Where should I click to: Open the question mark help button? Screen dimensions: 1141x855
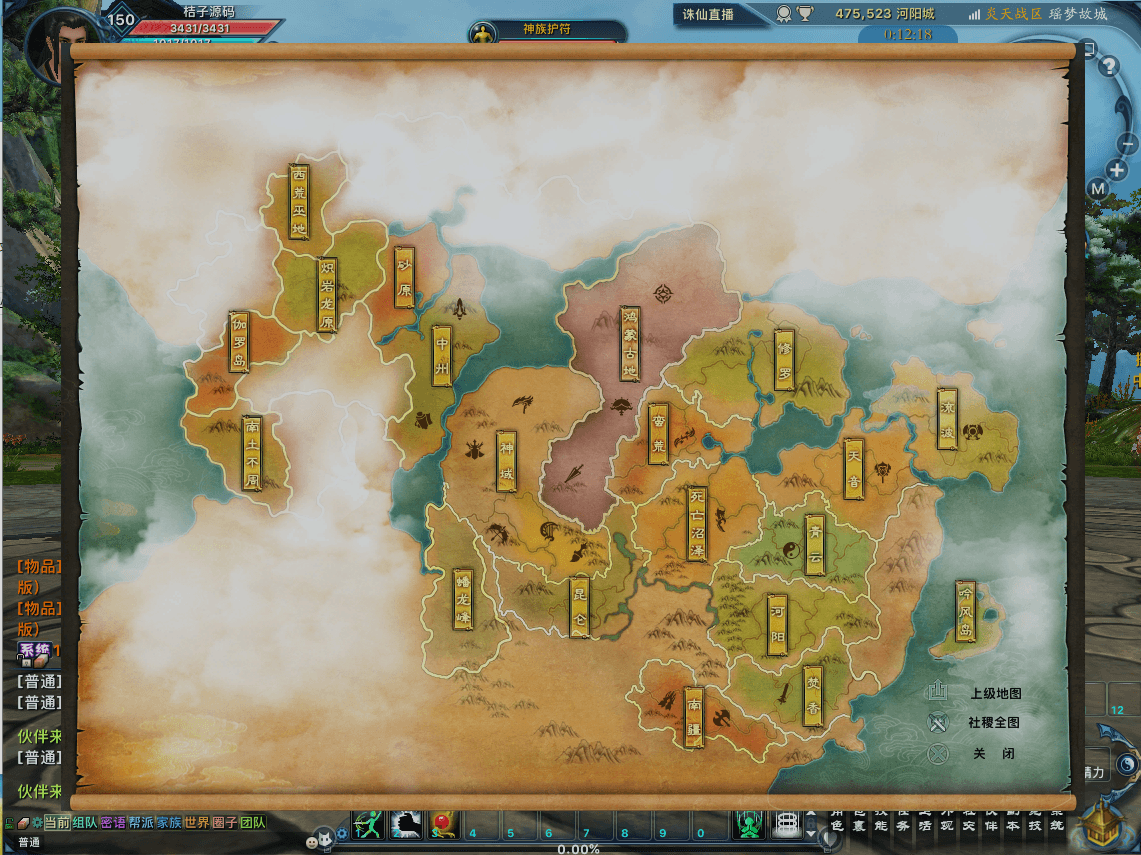1108,67
